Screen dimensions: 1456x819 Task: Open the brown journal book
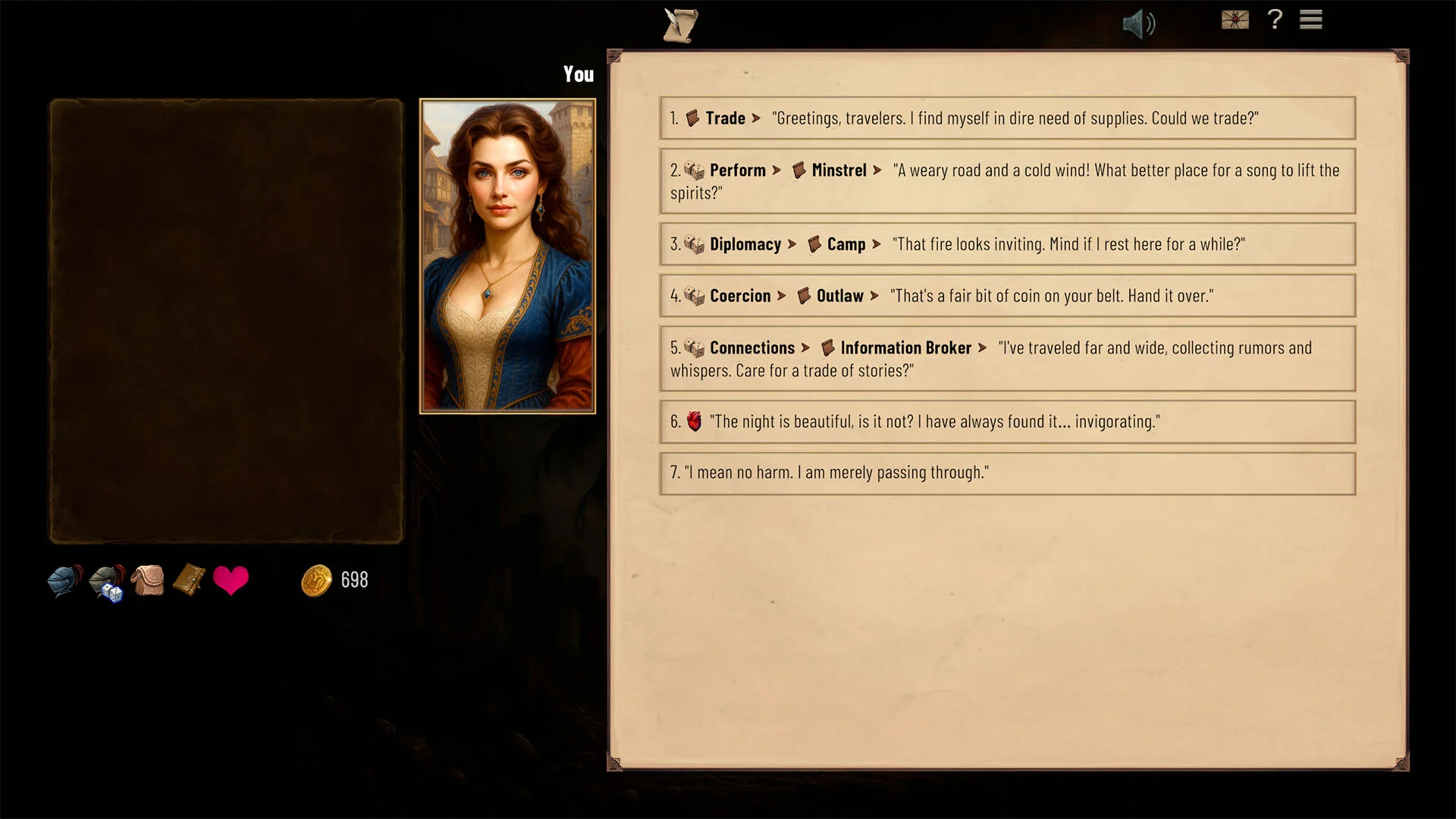189,580
